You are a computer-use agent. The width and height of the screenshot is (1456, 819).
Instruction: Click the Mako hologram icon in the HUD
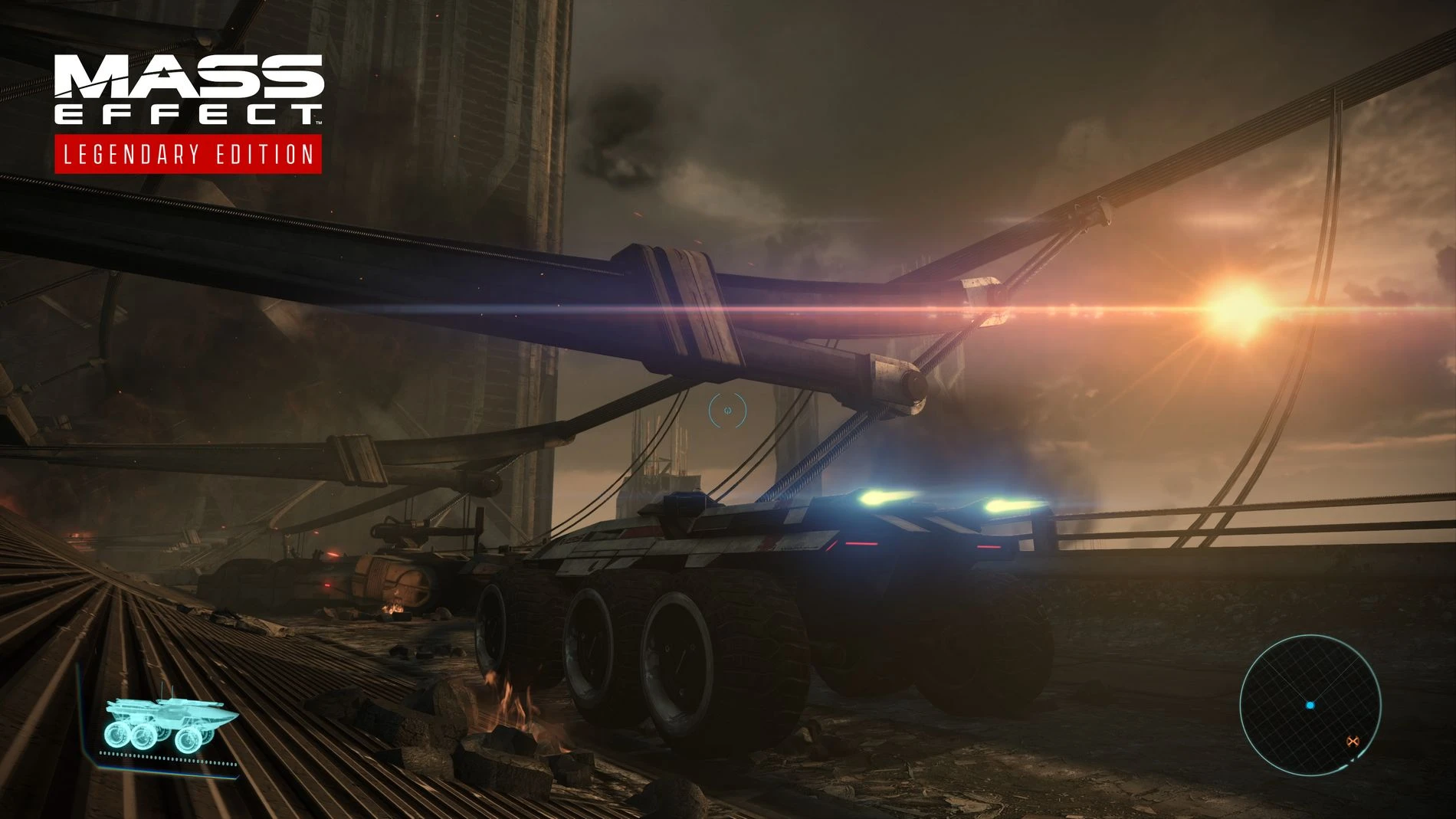tap(165, 715)
